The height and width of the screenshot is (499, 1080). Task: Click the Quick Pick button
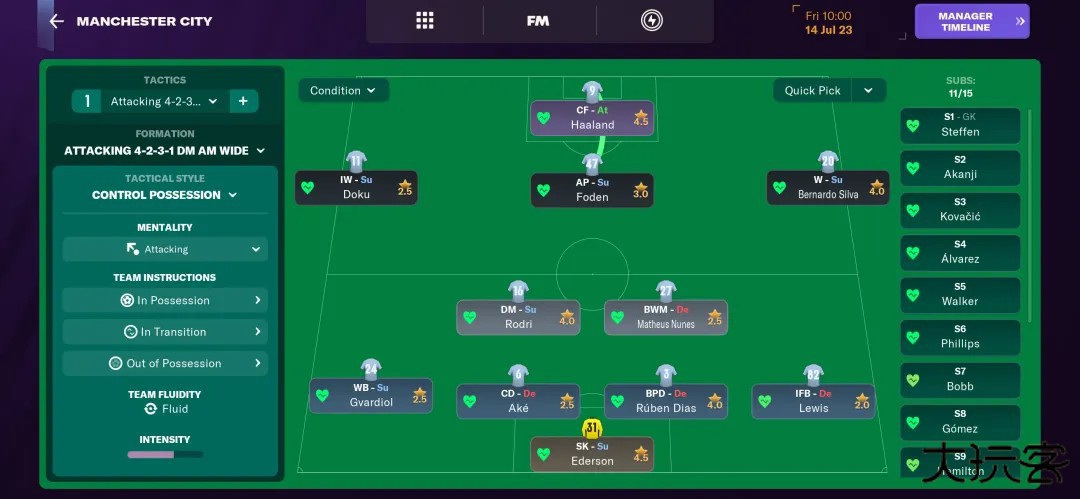tap(812, 90)
